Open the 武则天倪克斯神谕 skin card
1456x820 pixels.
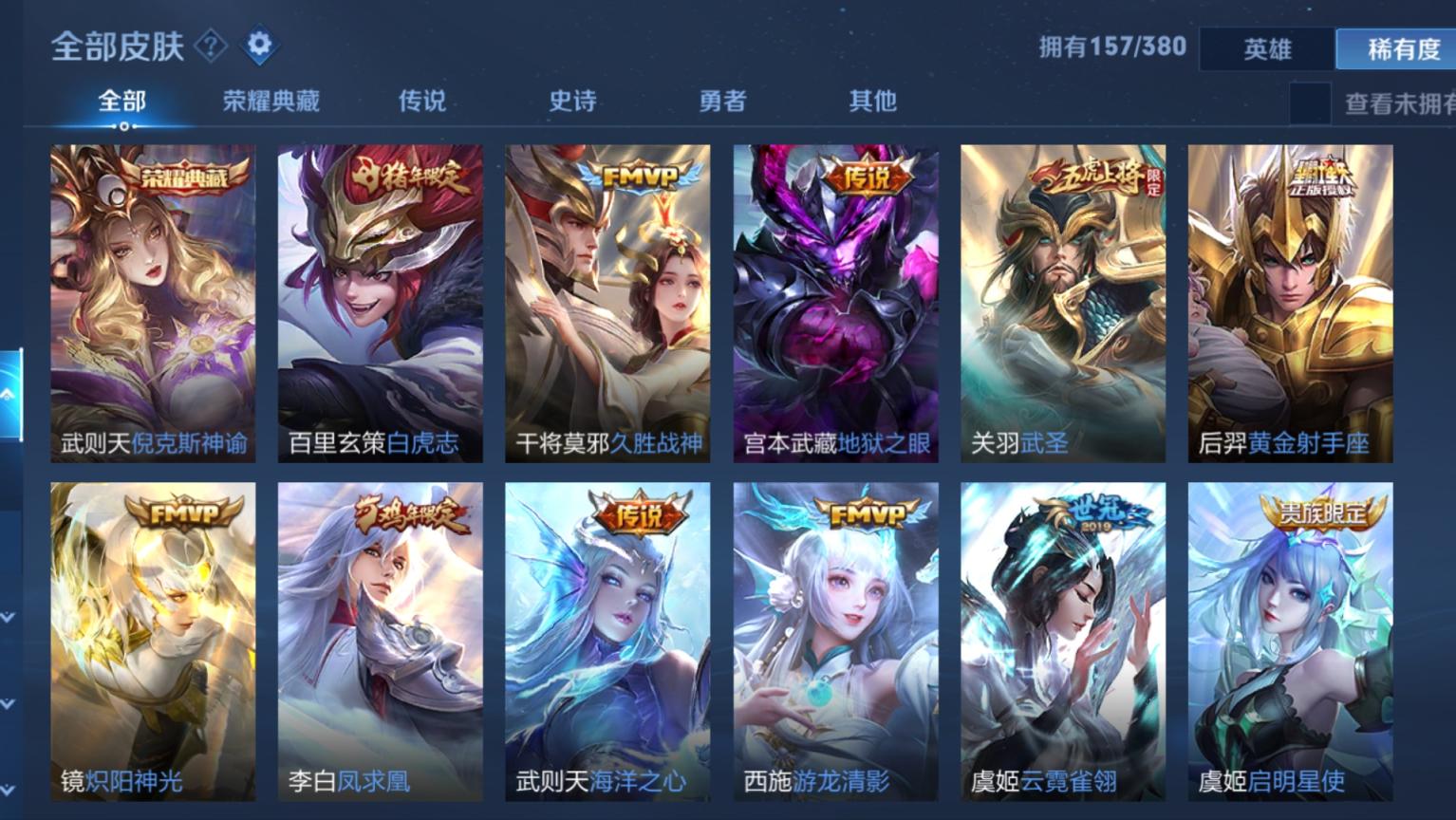point(153,299)
